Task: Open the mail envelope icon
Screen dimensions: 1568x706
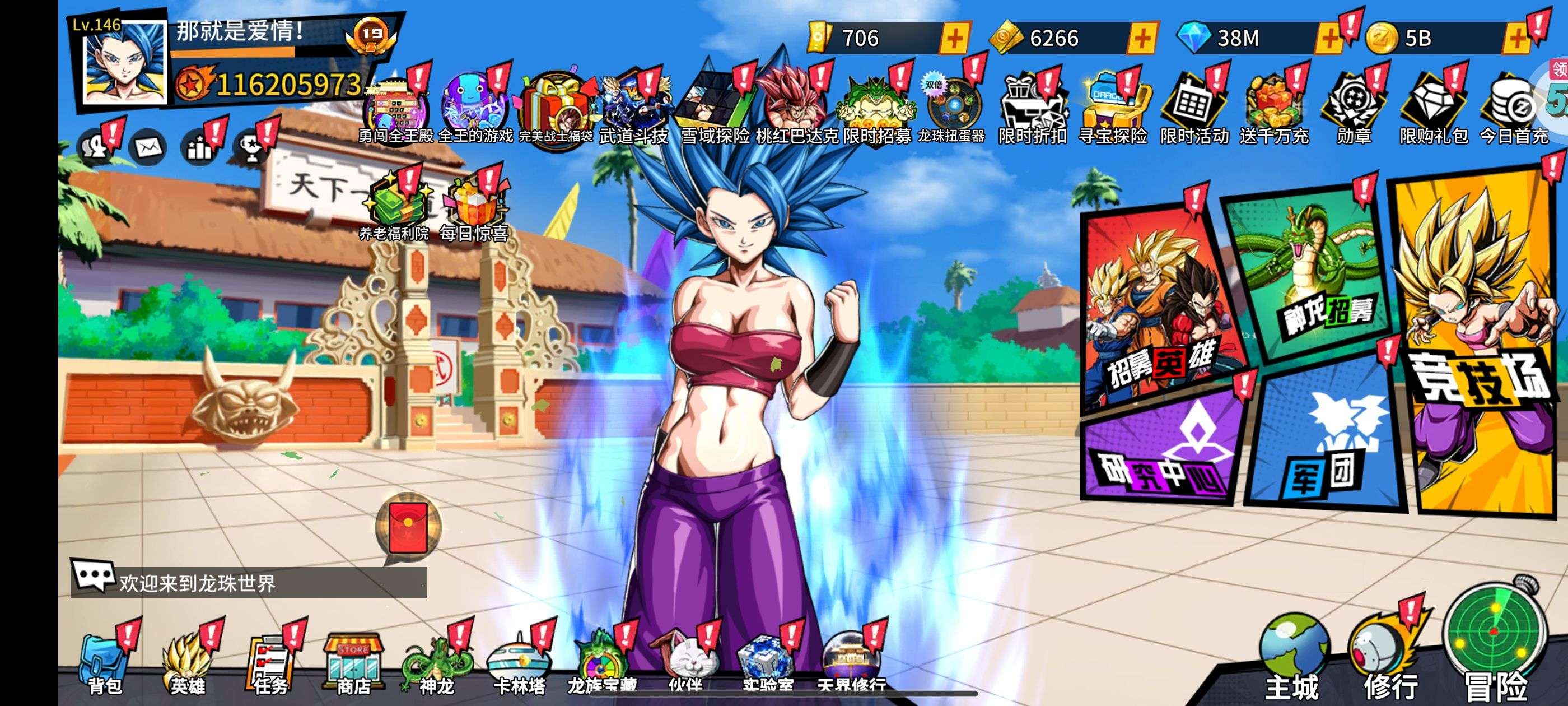Action: tap(148, 147)
